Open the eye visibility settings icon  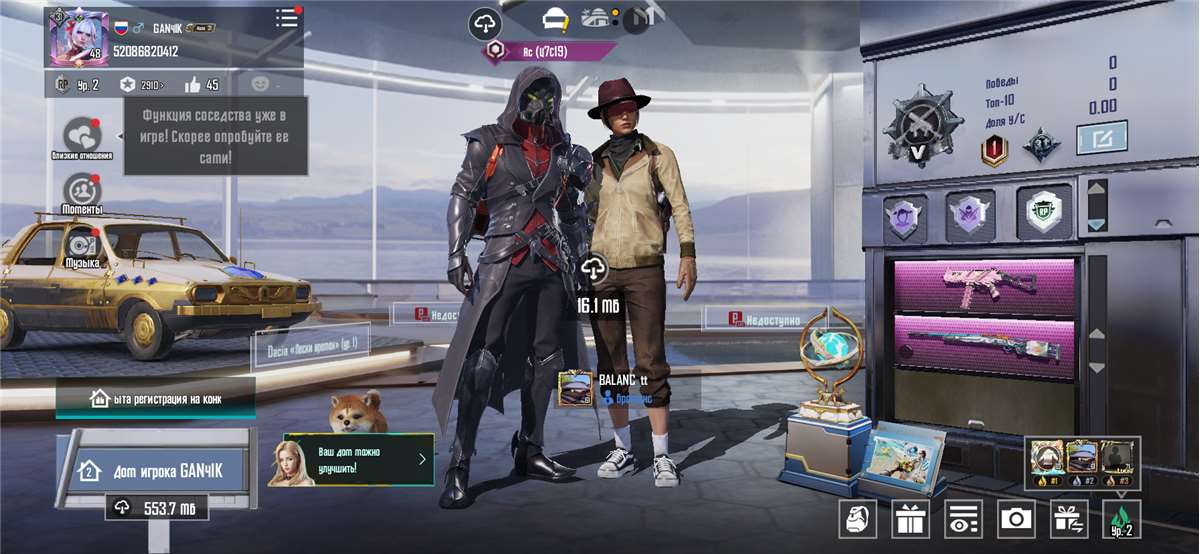pos(964,518)
